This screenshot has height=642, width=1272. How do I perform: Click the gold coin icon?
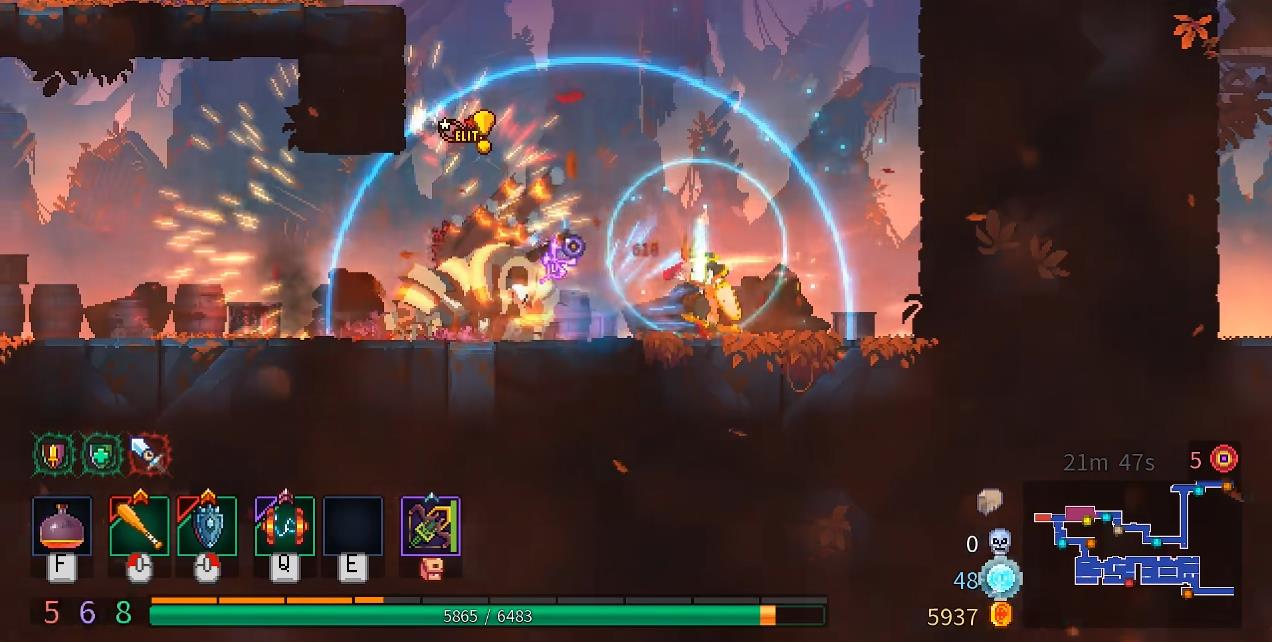pyautogui.click(x=1000, y=615)
